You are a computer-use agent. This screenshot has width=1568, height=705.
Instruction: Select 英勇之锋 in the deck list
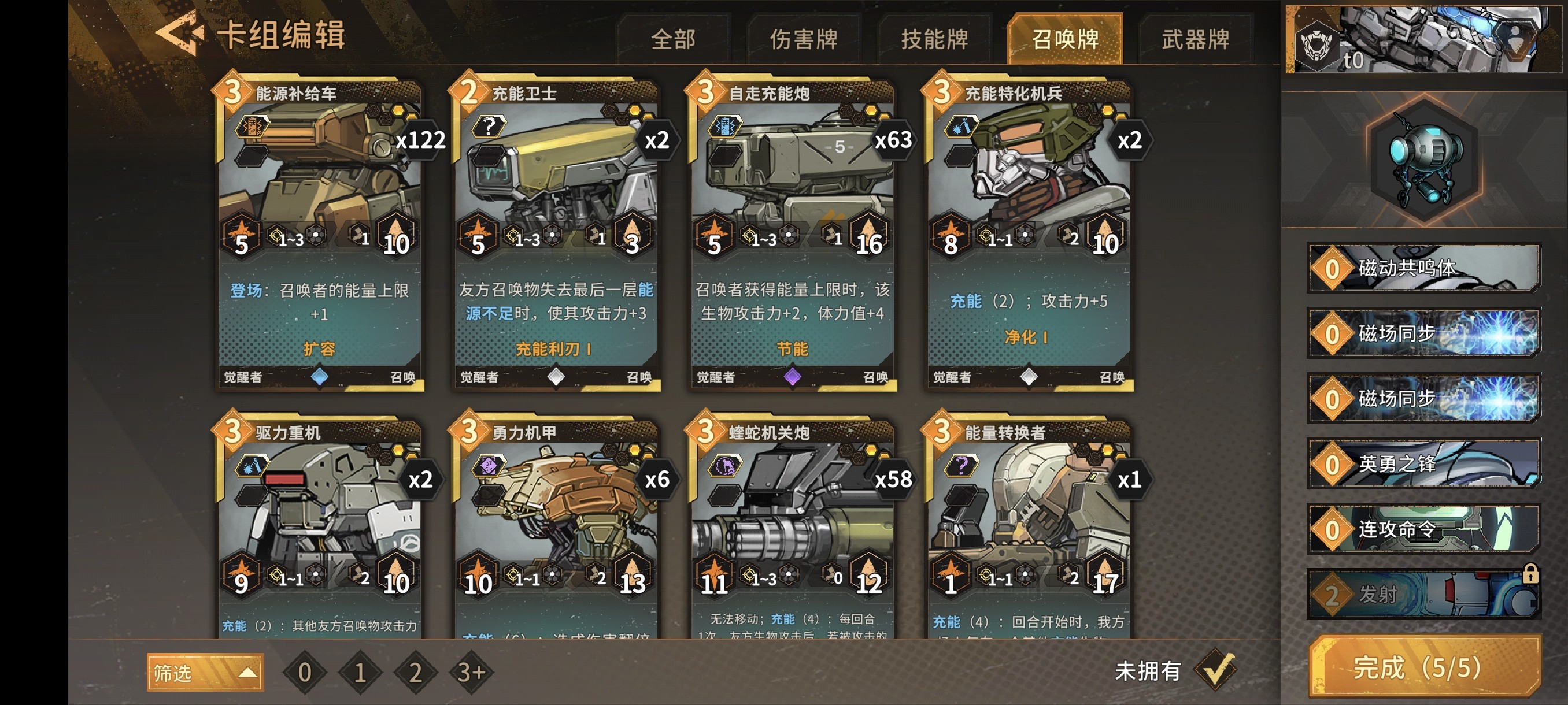(x=1423, y=464)
